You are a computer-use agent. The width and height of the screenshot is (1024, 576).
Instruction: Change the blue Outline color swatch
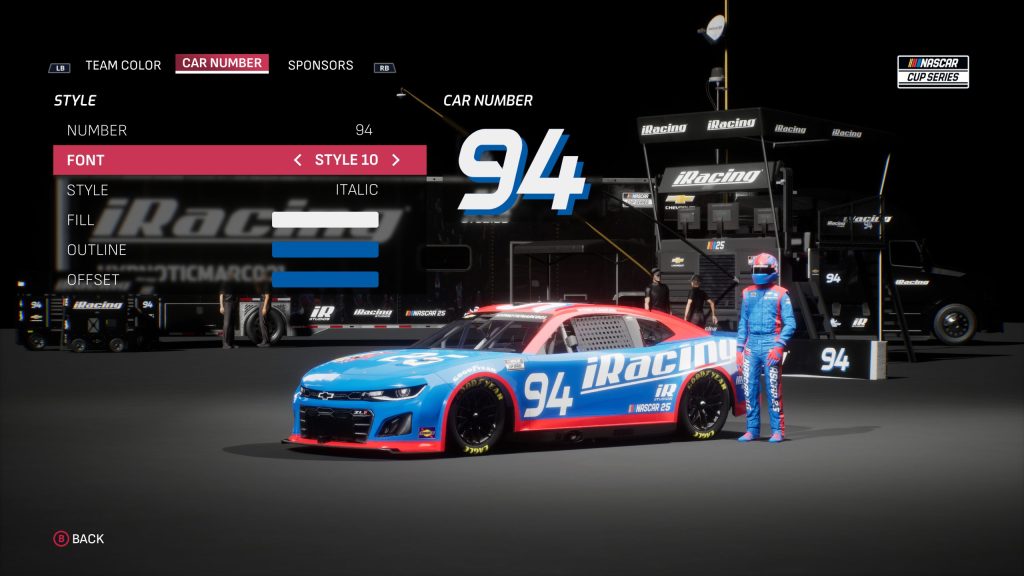325,250
